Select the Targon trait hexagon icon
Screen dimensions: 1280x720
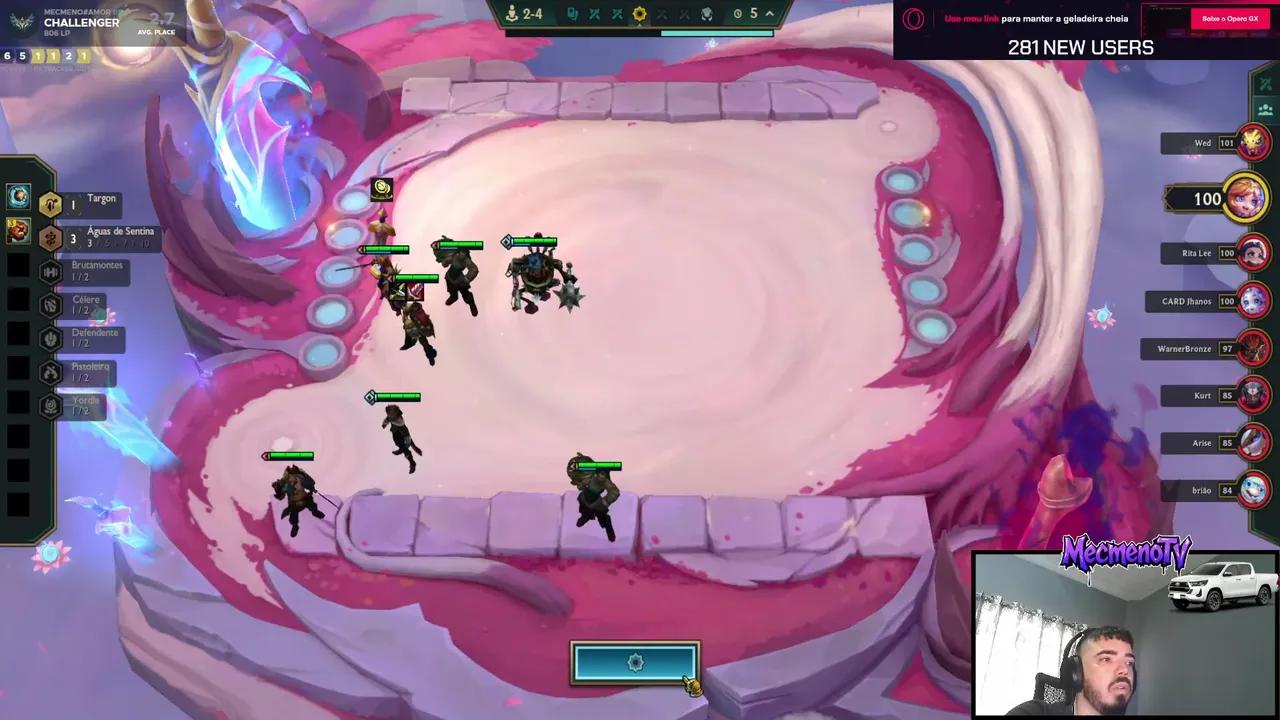point(50,204)
